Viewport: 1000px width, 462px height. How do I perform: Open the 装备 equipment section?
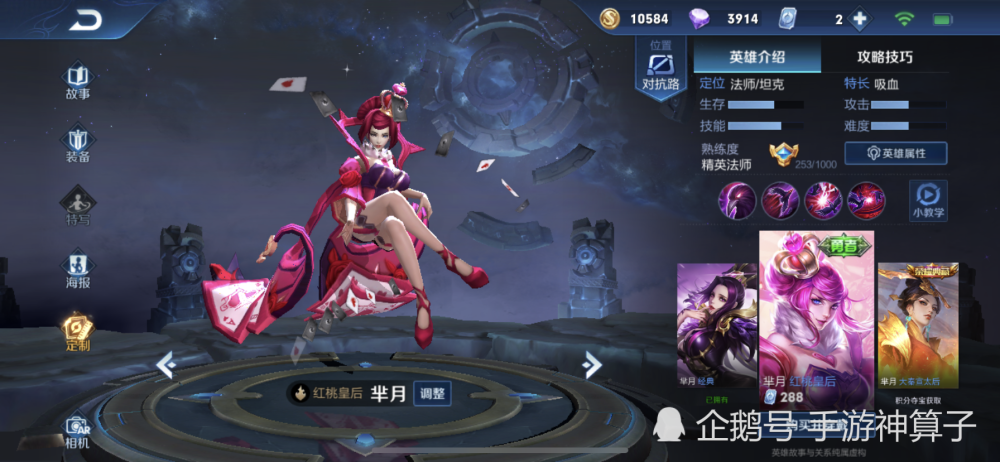(x=78, y=145)
